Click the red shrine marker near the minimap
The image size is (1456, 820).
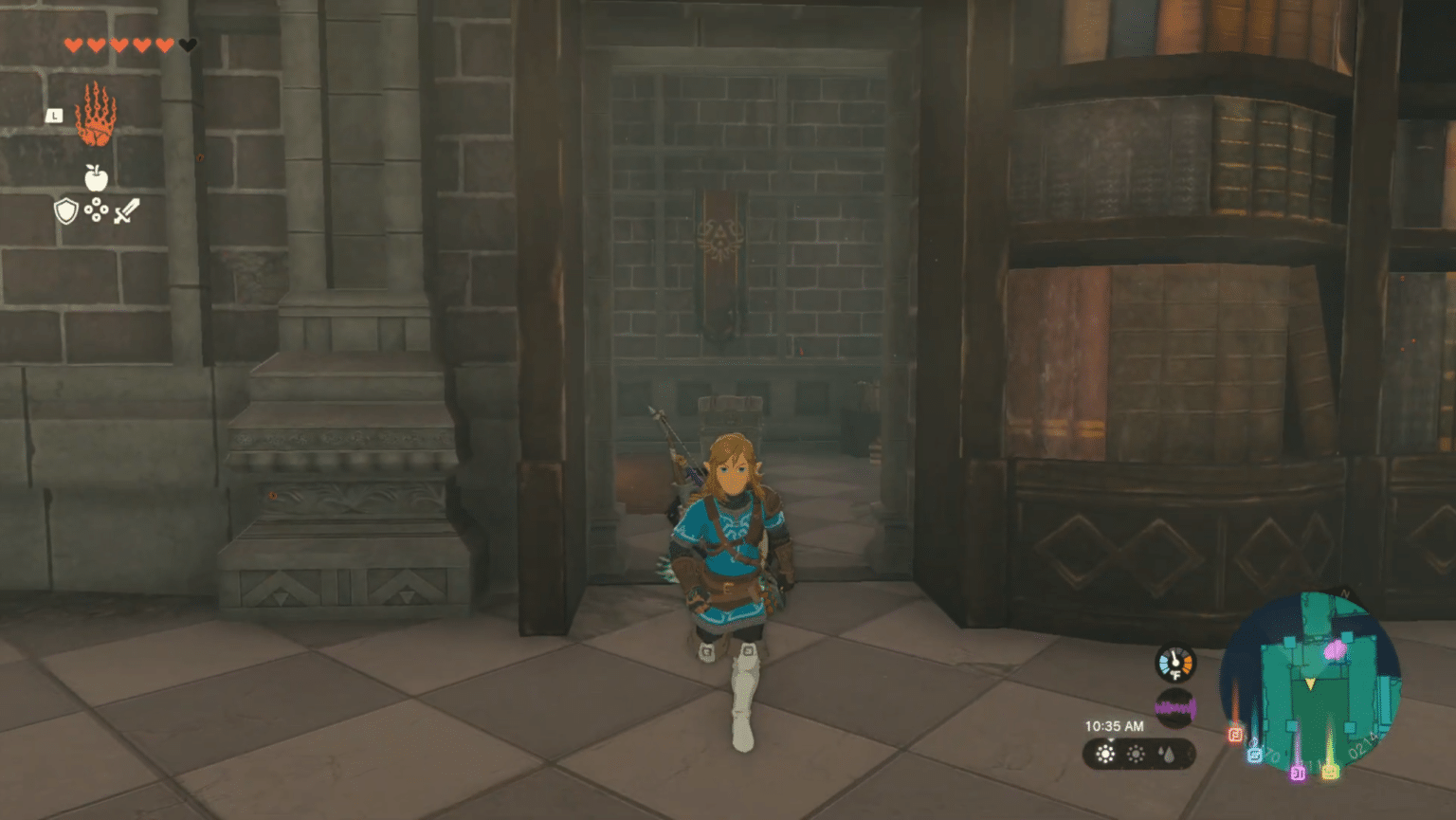(1234, 735)
